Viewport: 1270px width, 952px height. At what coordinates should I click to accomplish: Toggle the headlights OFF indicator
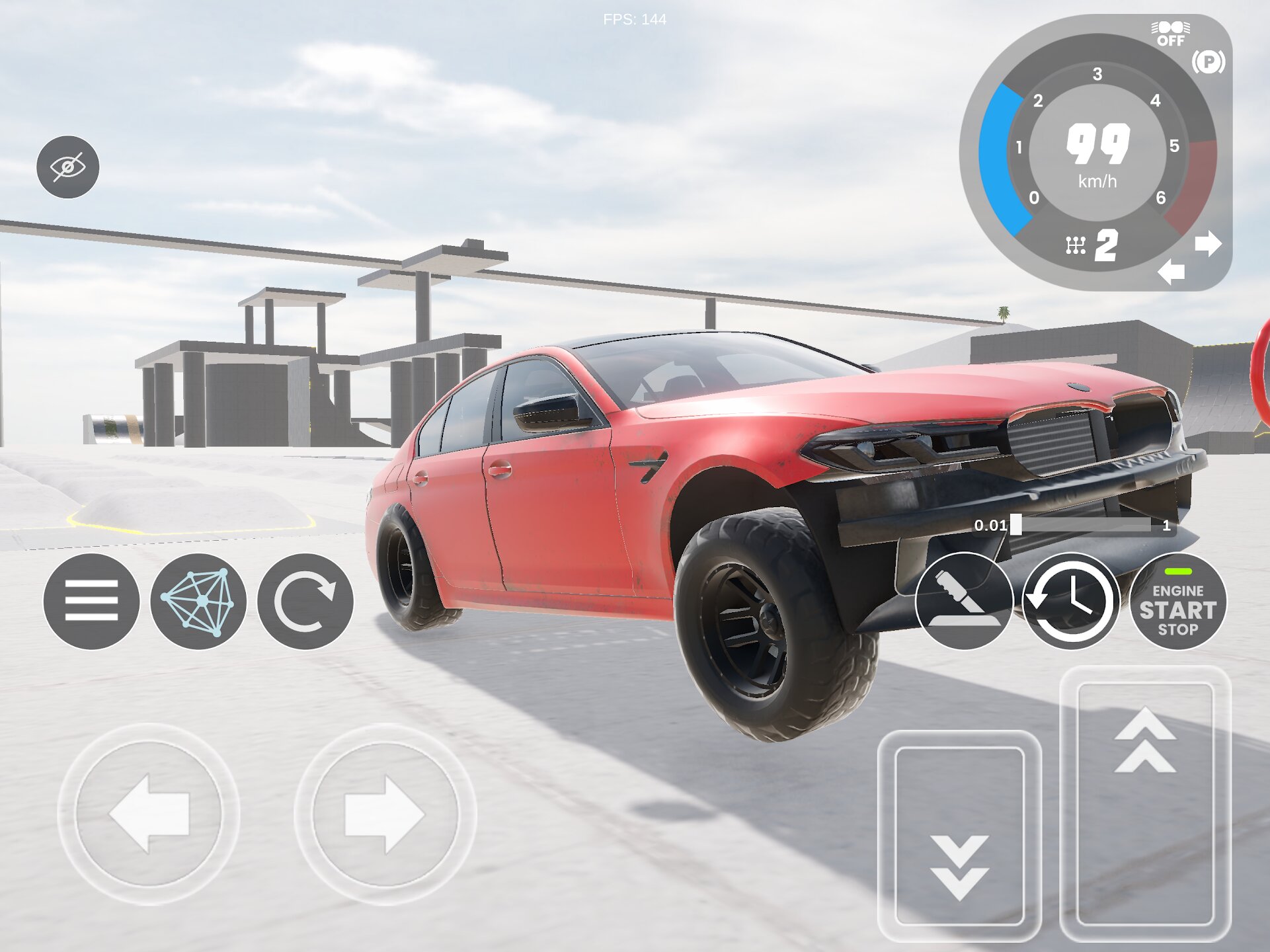coord(1170,34)
